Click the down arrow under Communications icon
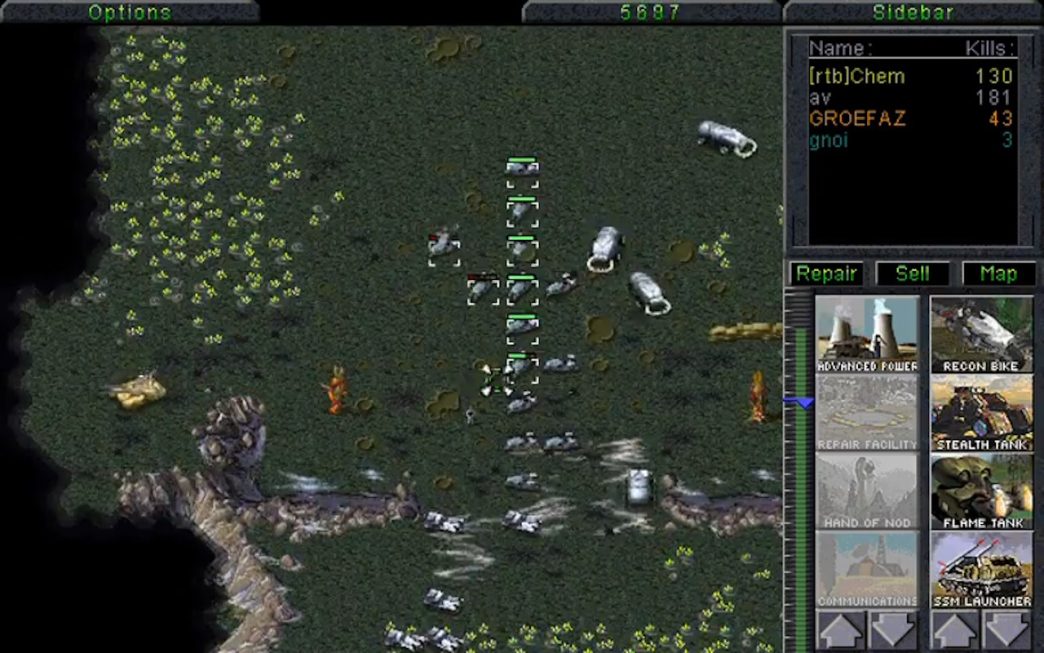Screen dimensions: 1044x653 tap(894, 631)
